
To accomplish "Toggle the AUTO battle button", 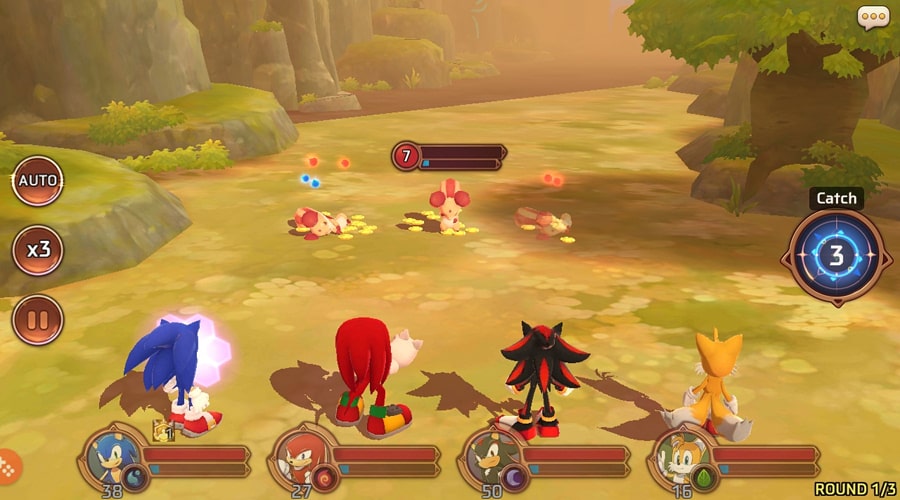I will 38,182.
